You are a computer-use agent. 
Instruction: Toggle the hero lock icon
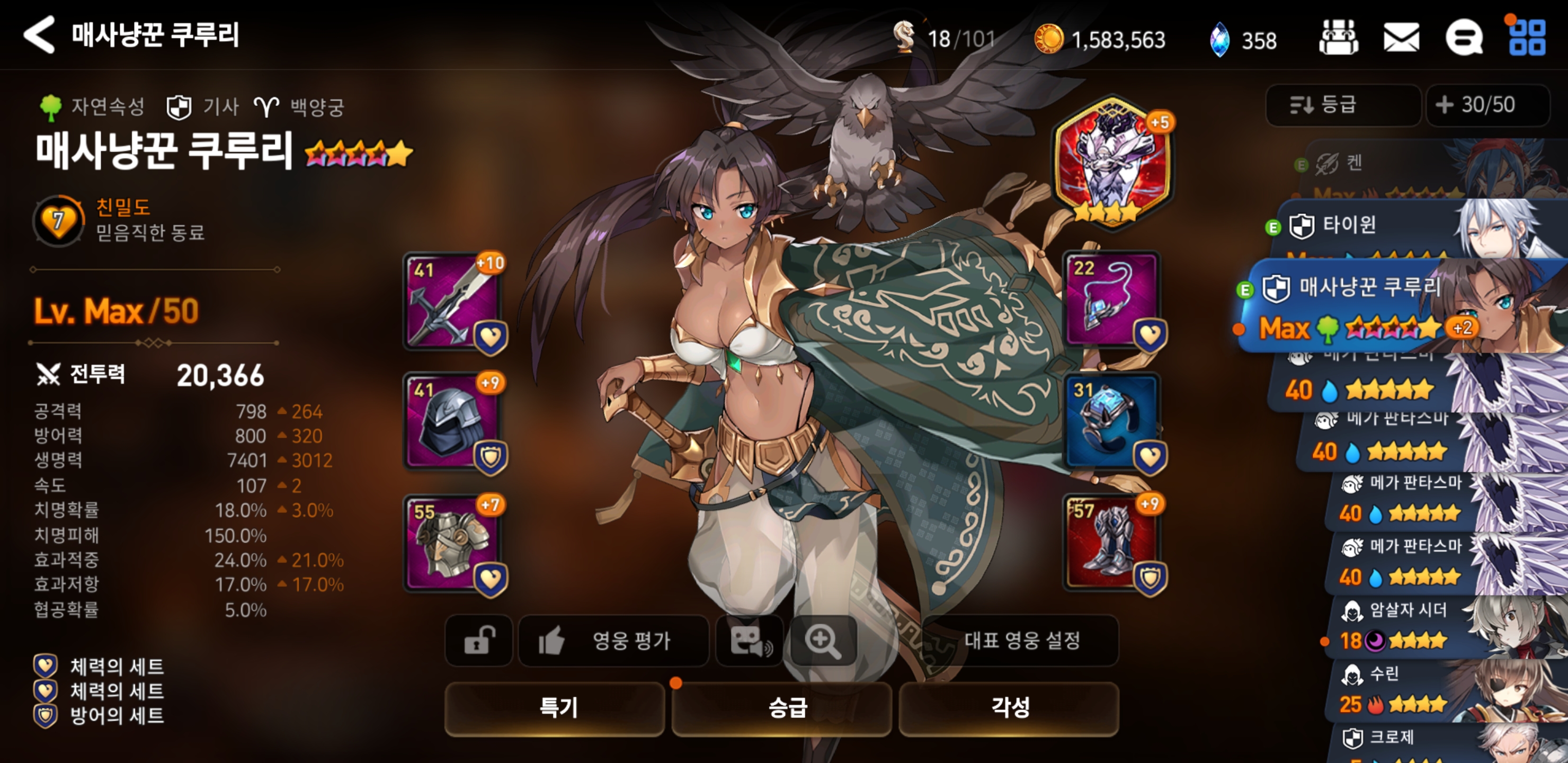[x=479, y=641]
